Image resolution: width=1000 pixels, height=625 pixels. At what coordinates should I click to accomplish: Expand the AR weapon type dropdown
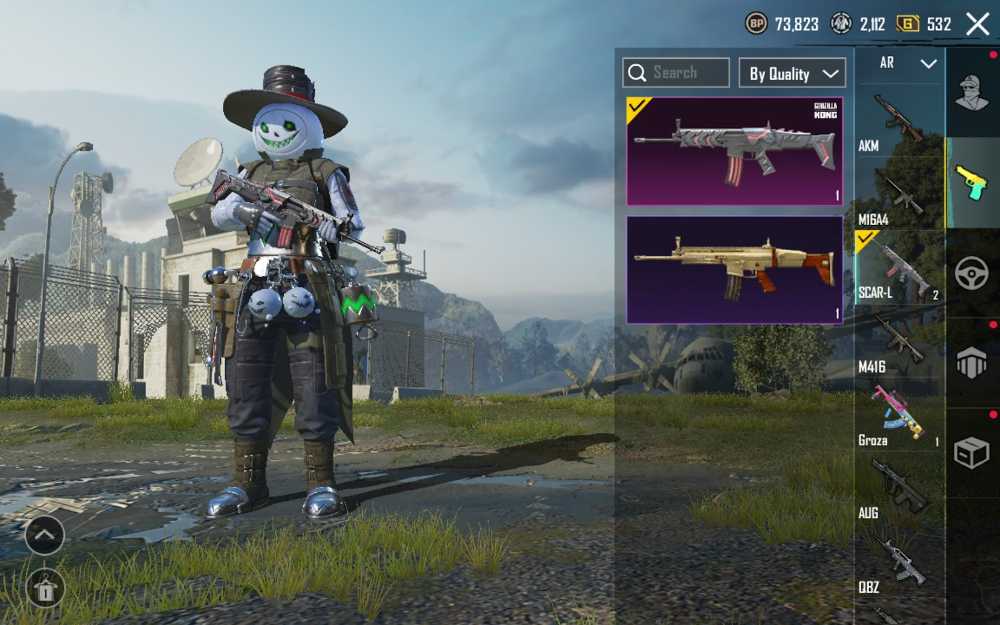(906, 63)
